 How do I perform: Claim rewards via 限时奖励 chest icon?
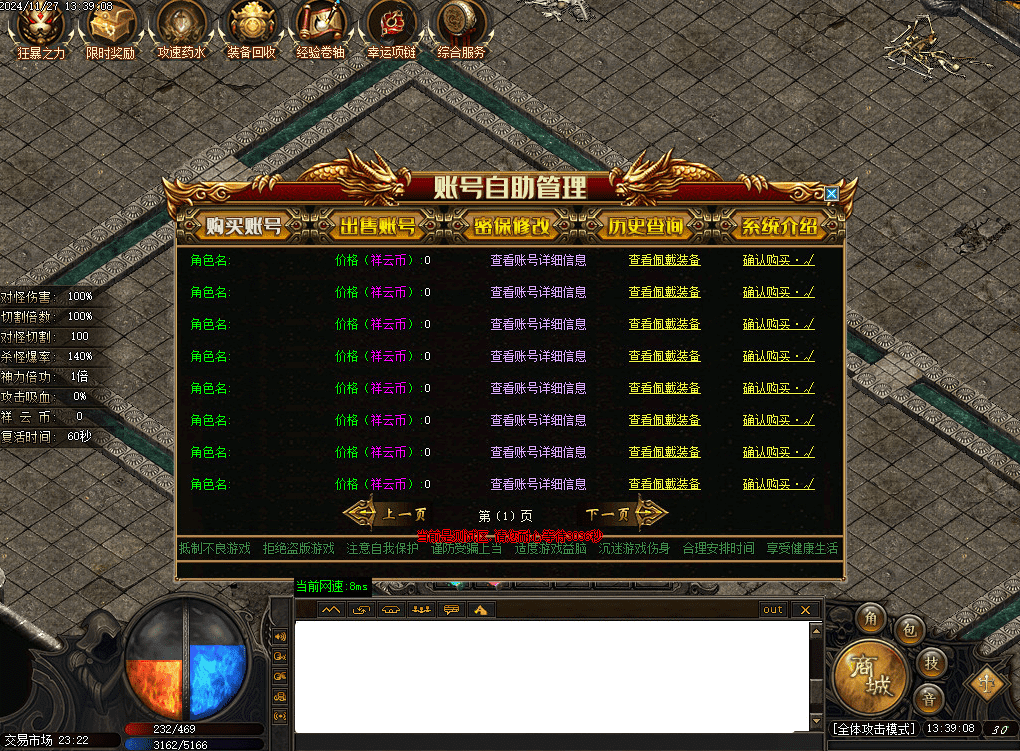coord(110,23)
